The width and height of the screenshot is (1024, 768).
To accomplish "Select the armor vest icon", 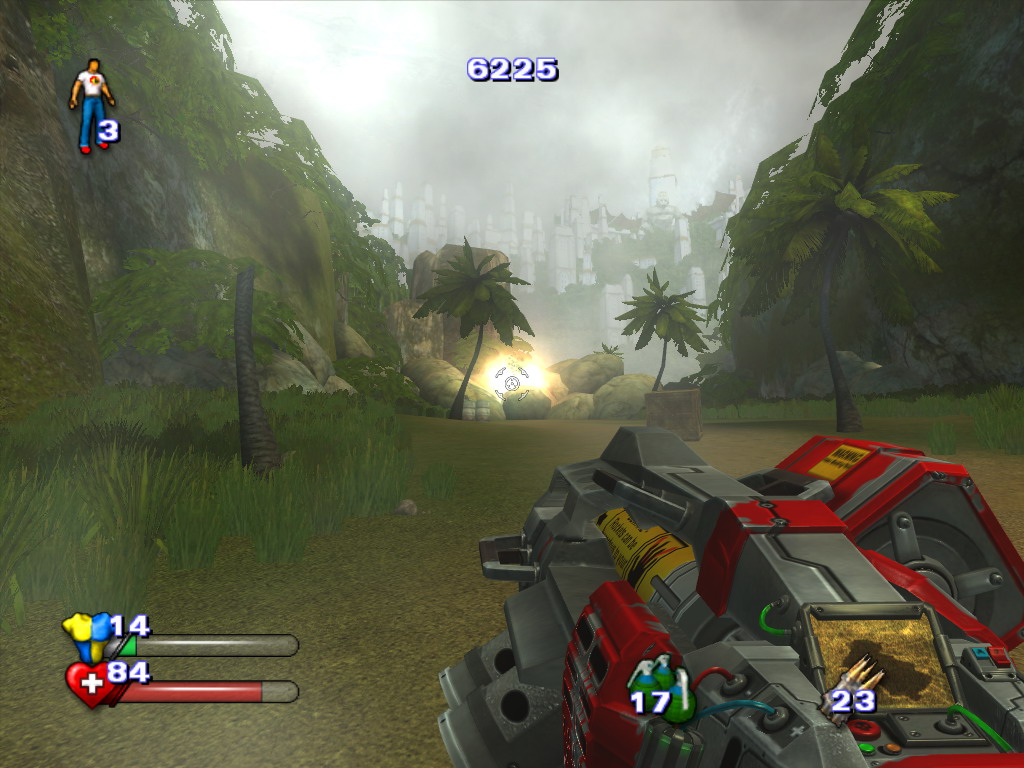I will 86,635.
